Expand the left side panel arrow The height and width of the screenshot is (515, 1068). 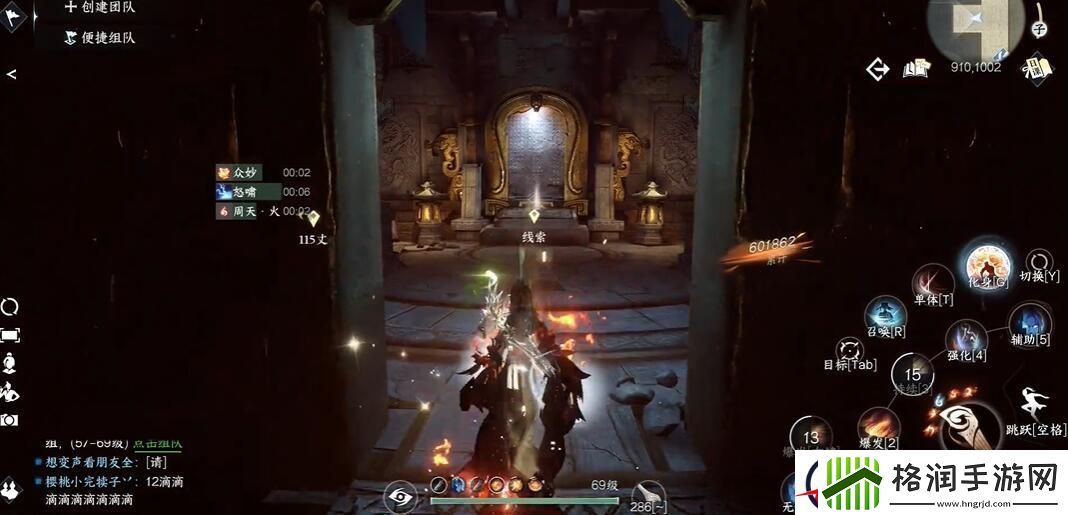[11, 74]
